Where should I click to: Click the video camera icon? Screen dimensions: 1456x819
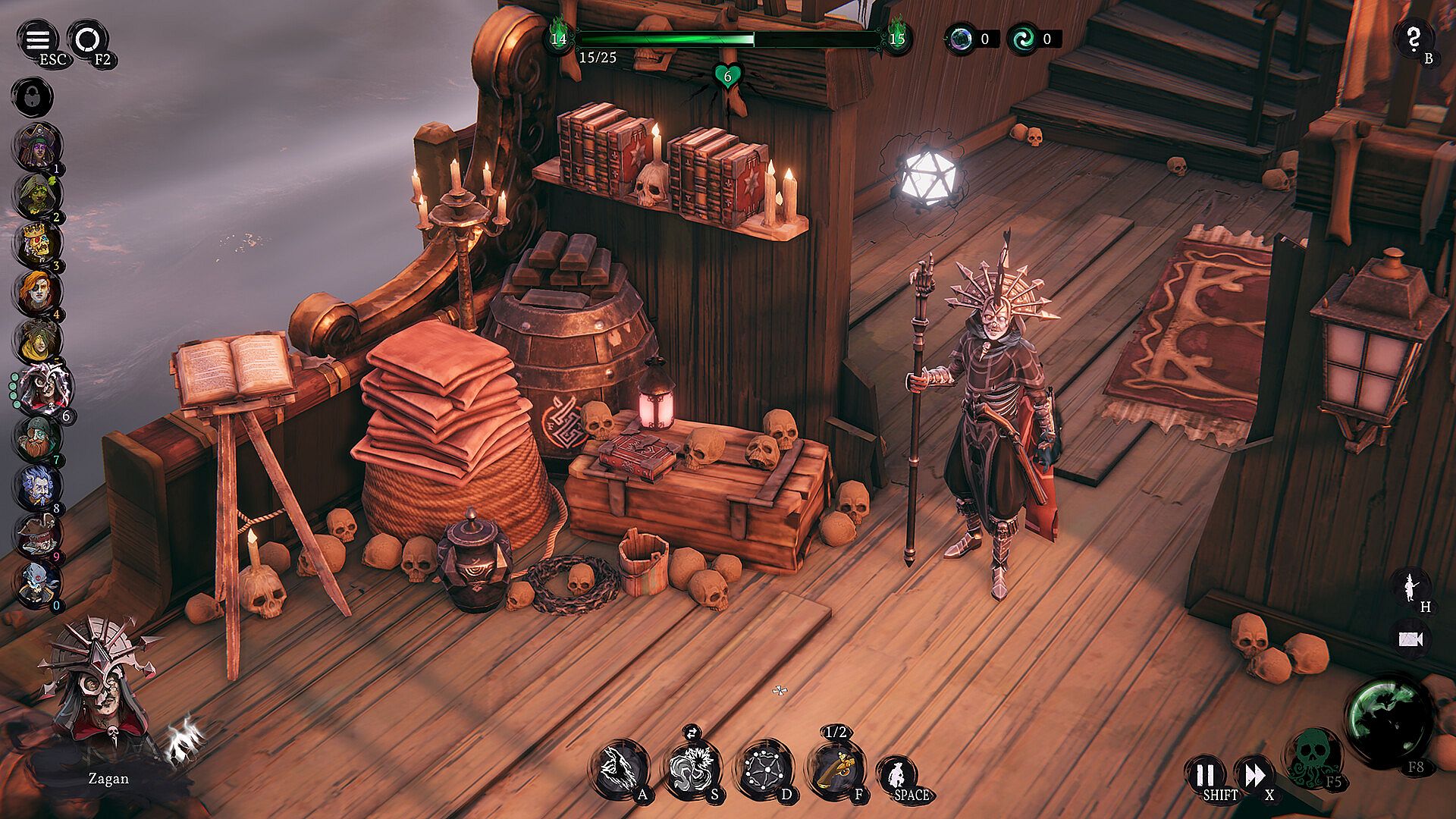[1410, 639]
